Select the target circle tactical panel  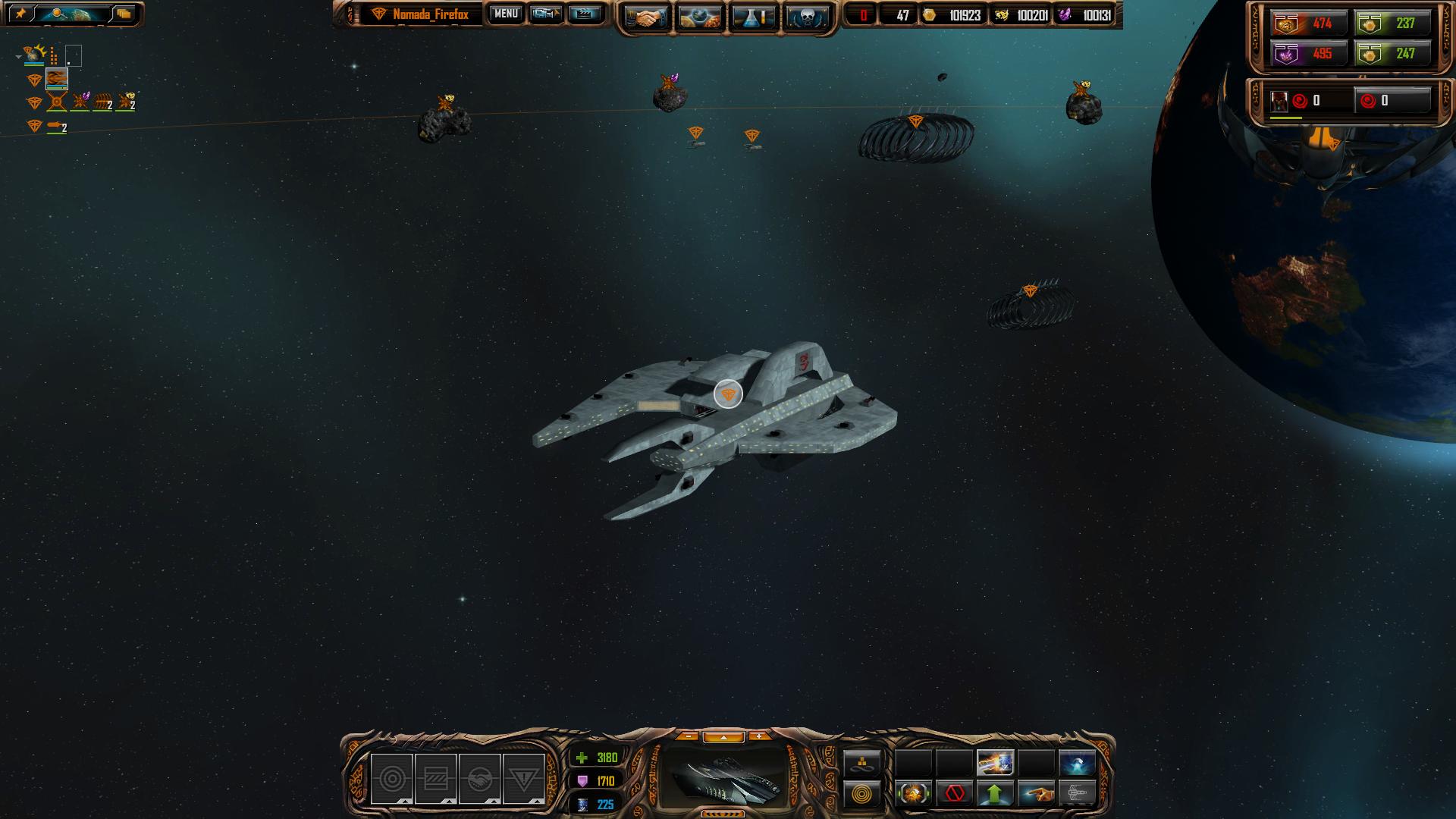[391, 779]
